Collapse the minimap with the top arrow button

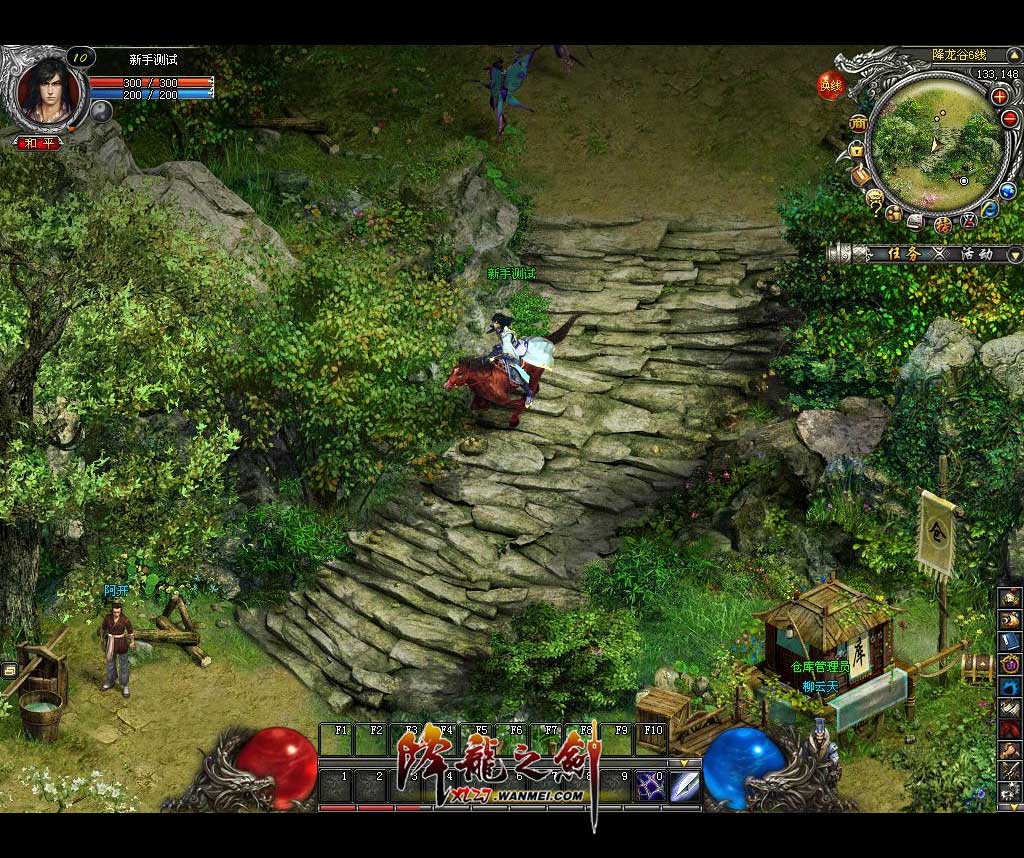[1016, 53]
